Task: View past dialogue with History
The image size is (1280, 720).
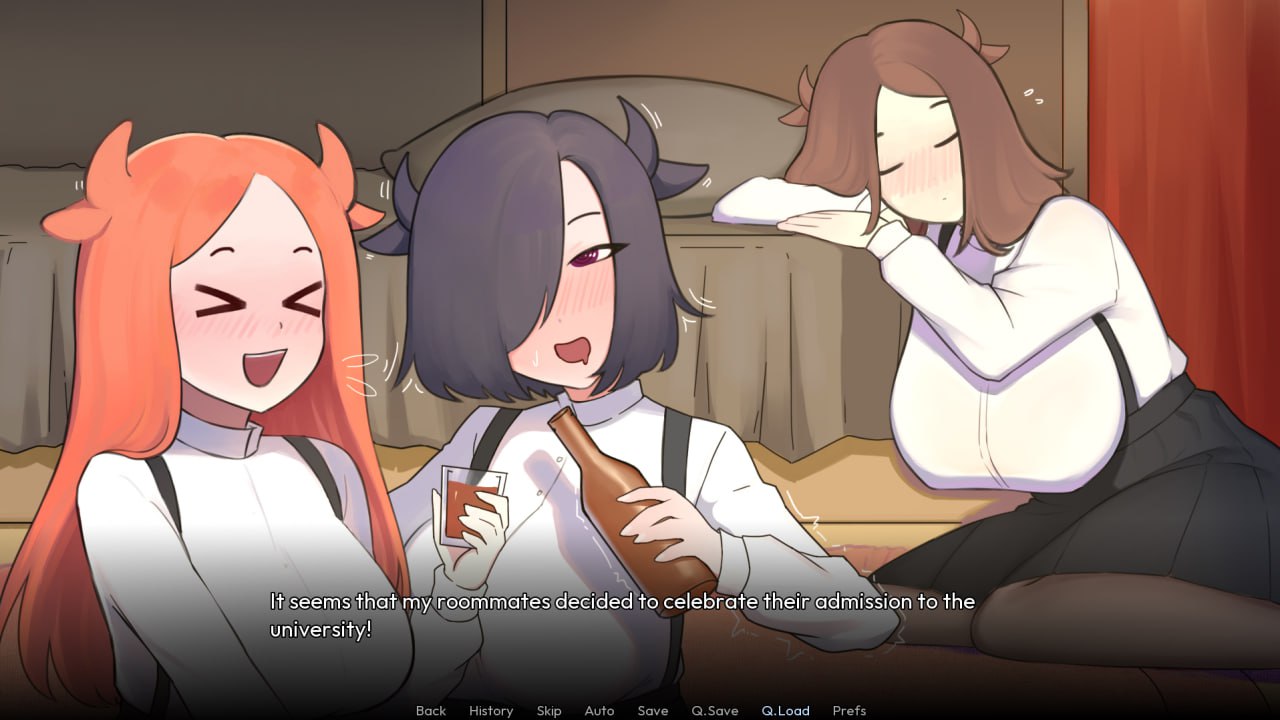Action: 490,711
